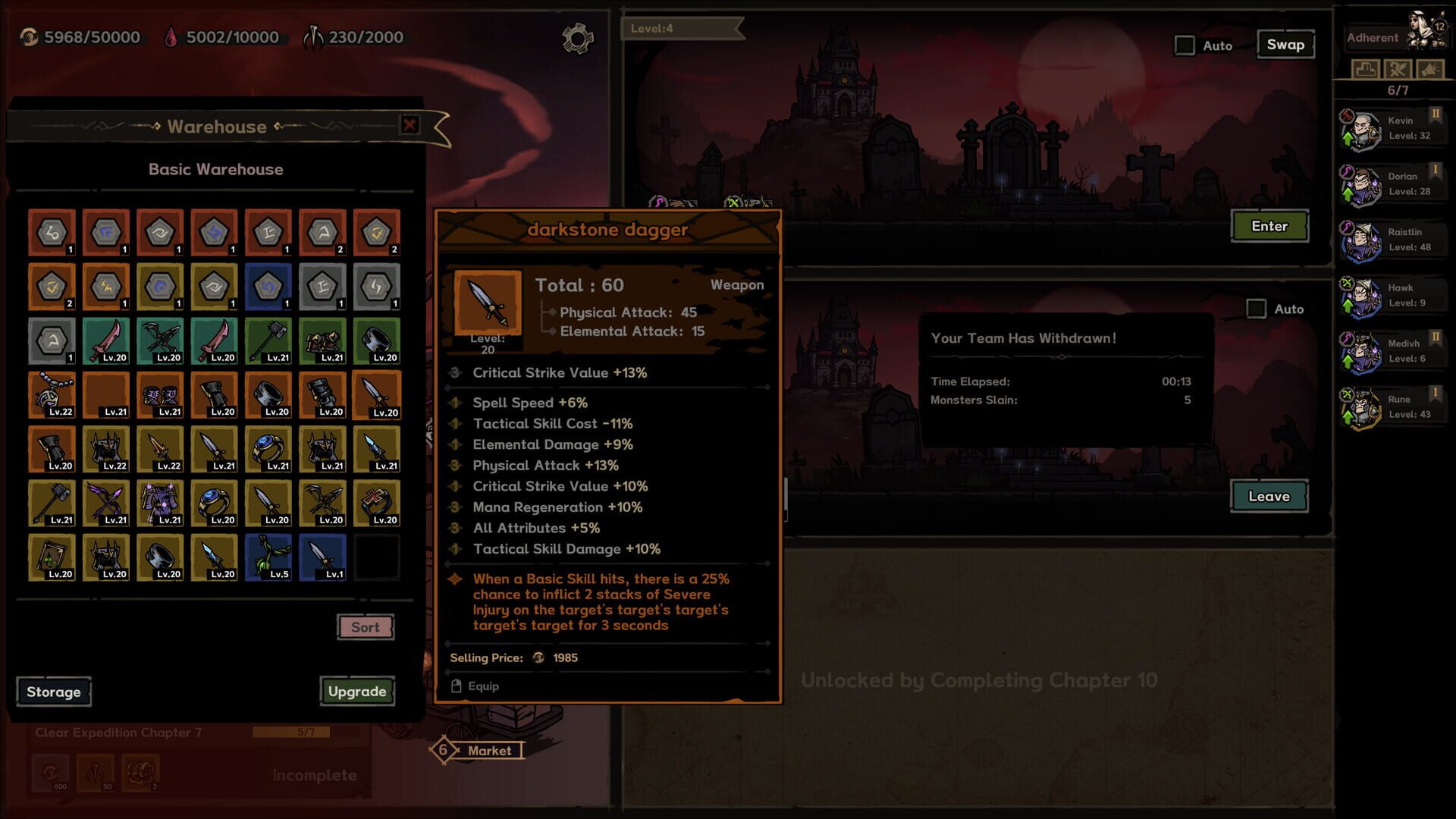
Task: Select the Lv.22 necklace item in the warehouse
Action: click(52, 395)
